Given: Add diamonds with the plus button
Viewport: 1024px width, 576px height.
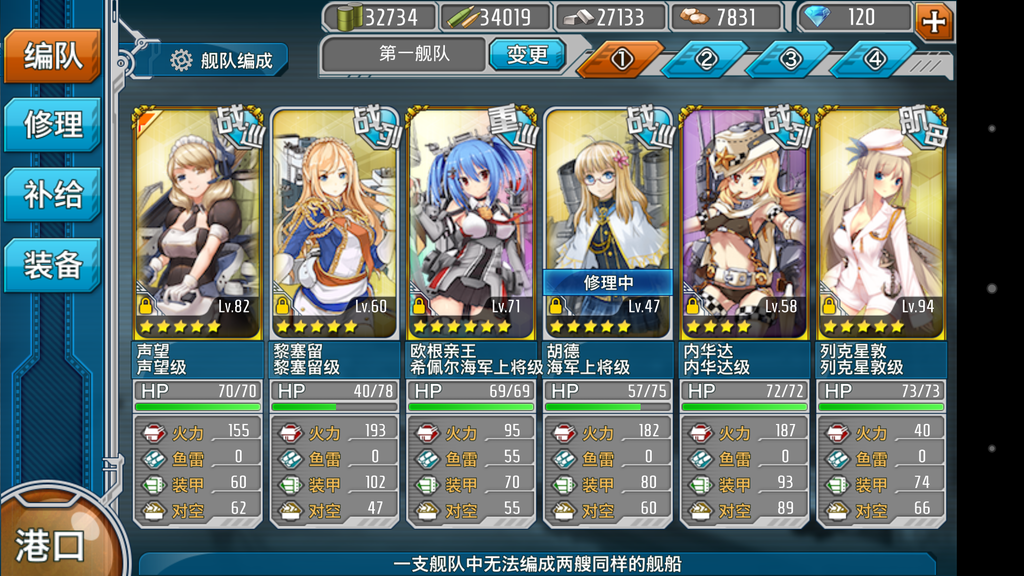Looking at the screenshot, I should (934, 20).
